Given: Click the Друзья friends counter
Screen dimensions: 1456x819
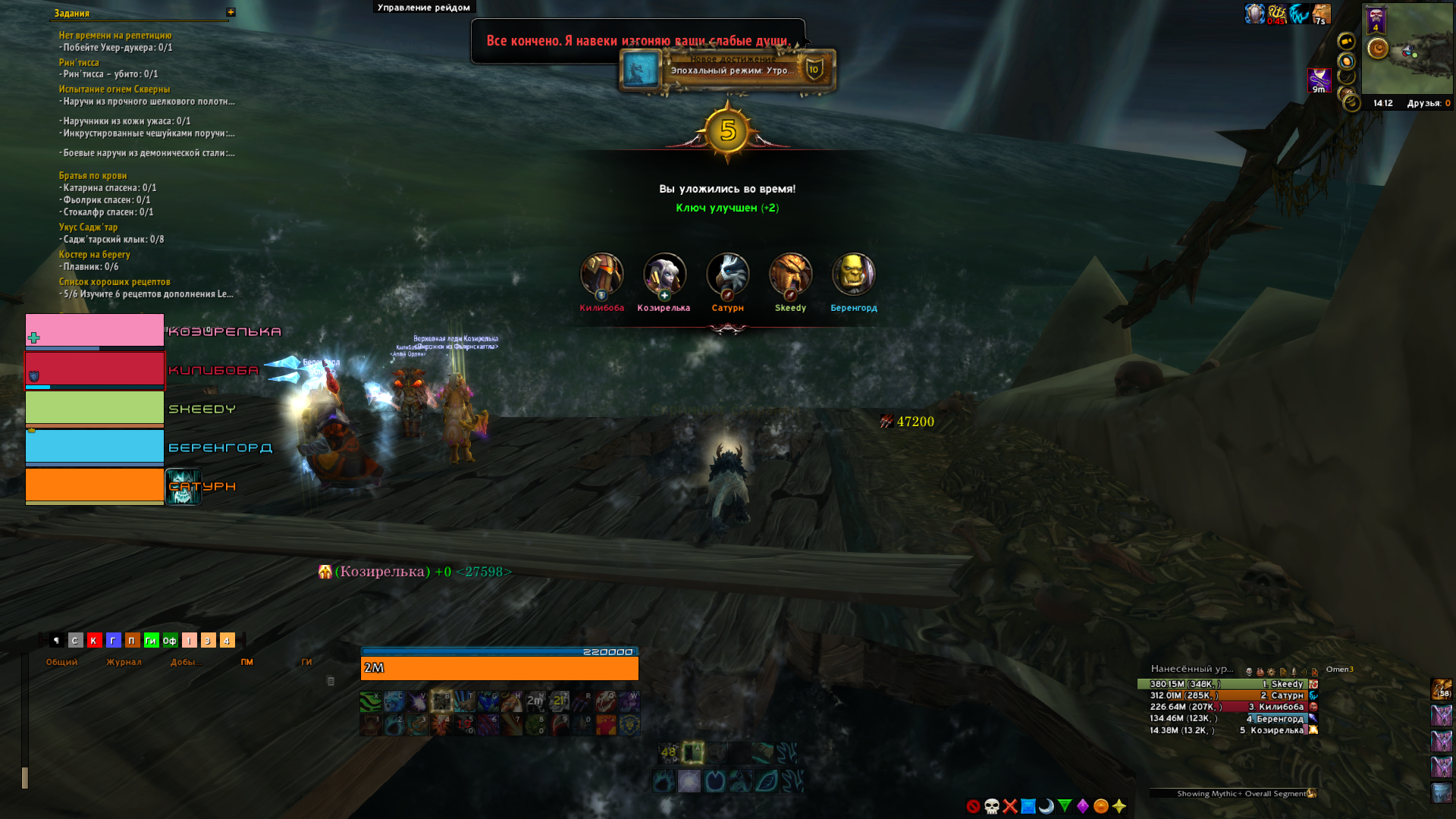Looking at the screenshot, I should tap(1428, 103).
